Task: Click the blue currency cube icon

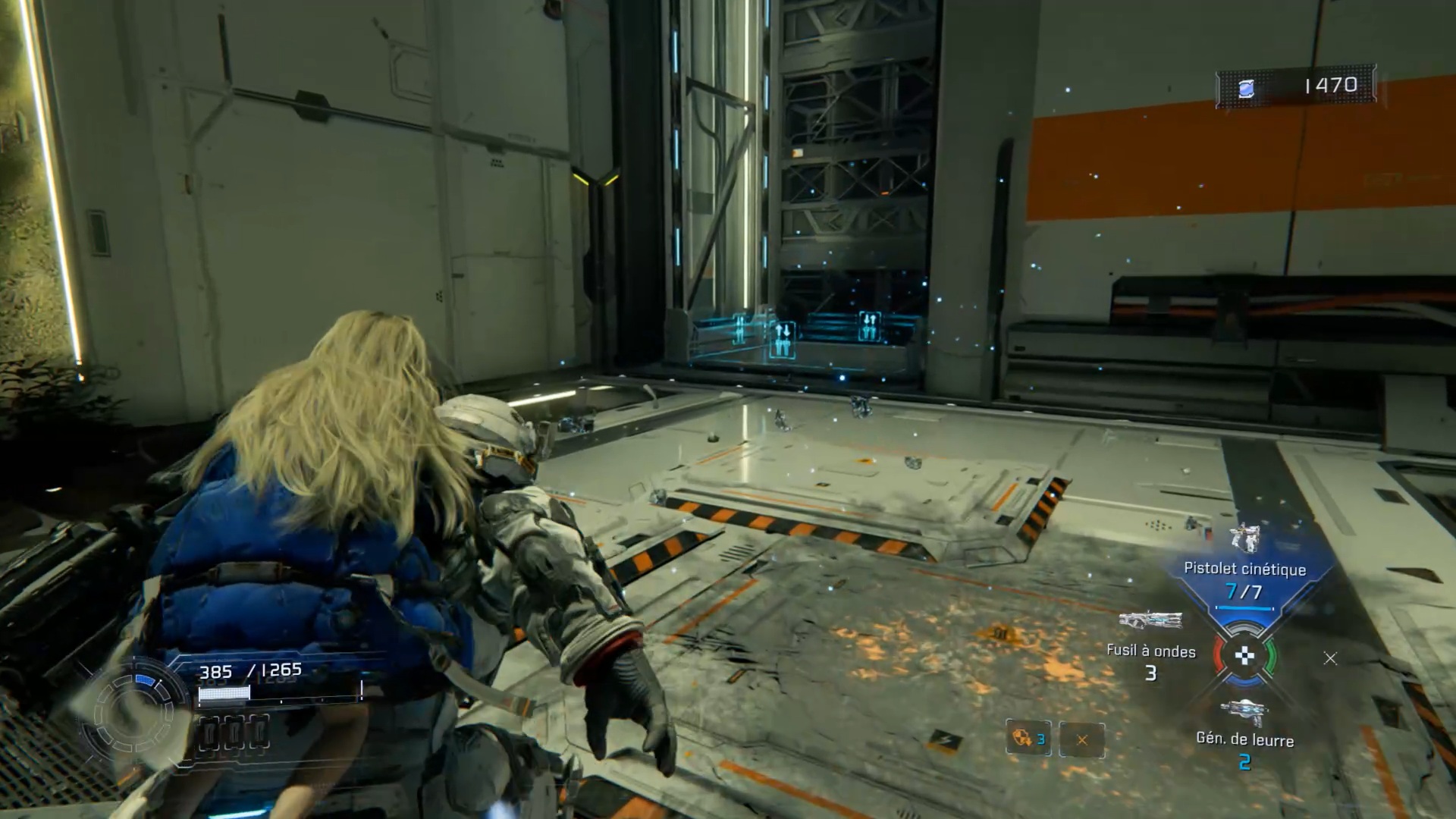Action: [1245, 89]
